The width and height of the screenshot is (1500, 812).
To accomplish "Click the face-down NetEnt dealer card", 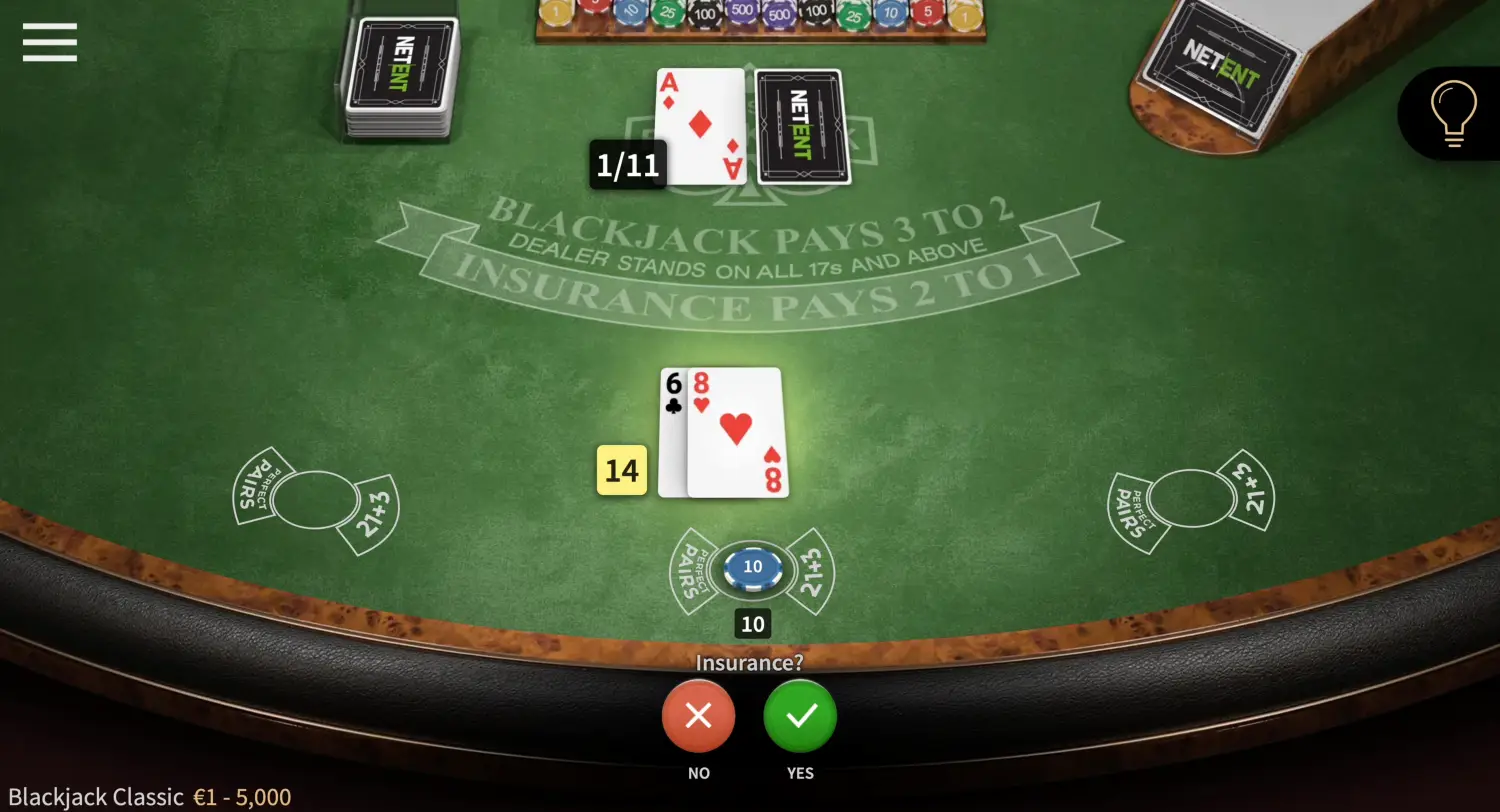I will click(800, 128).
